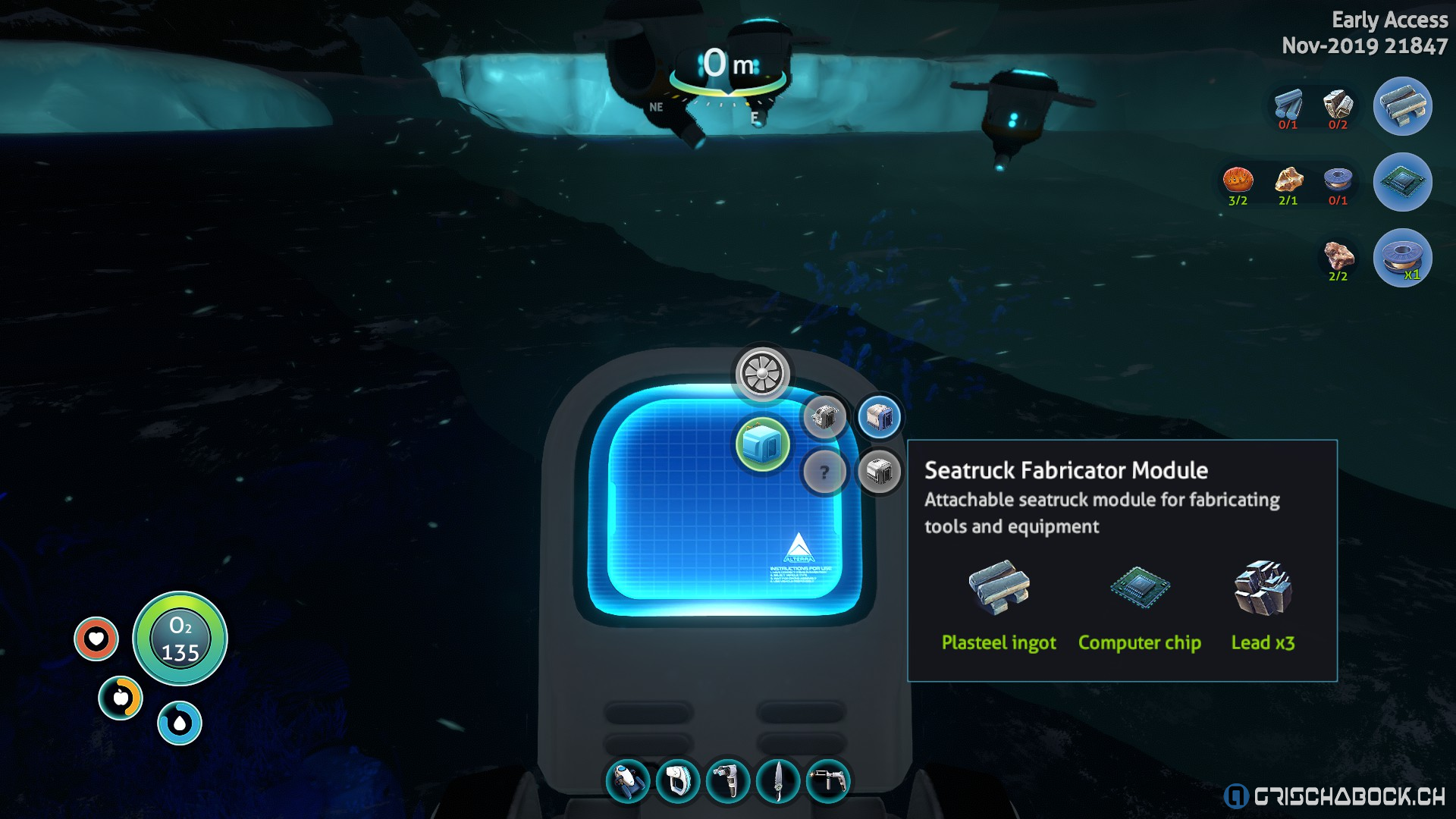Click the unknown question mark recipe
The width and height of the screenshot is (1456, 819).
(x=824, y=472)
